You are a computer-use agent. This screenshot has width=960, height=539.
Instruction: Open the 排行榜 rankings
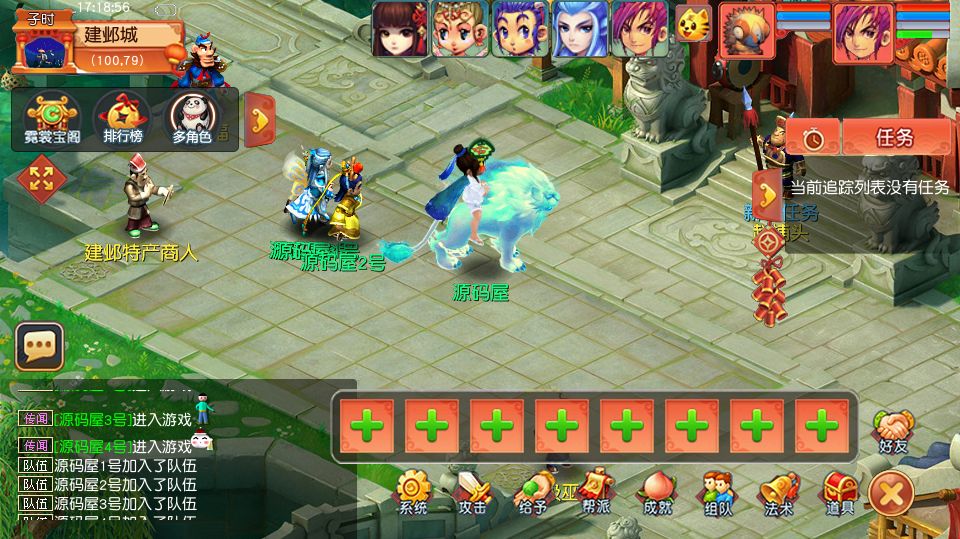(121, 118)
